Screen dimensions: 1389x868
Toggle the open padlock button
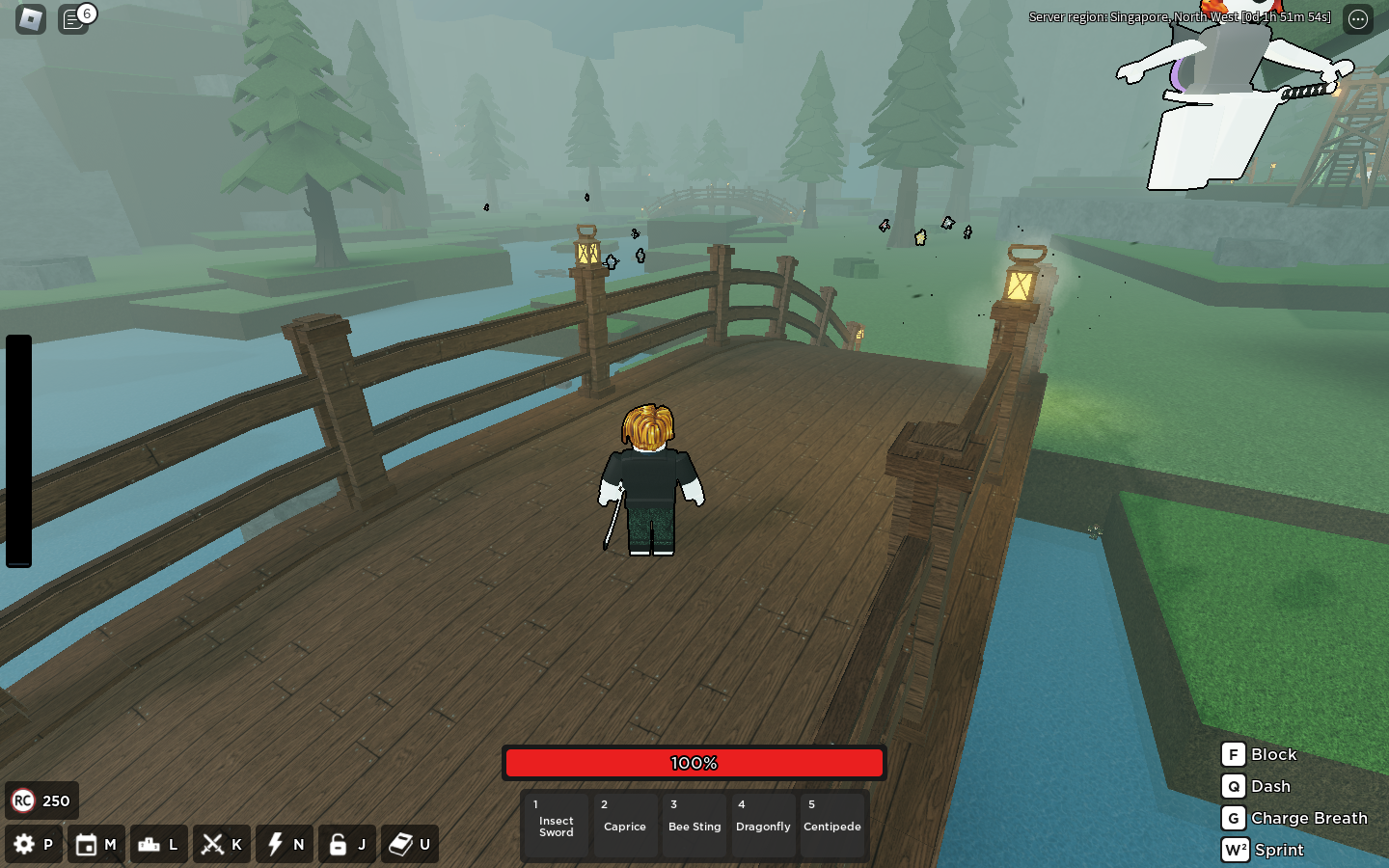tap(338, 845)
